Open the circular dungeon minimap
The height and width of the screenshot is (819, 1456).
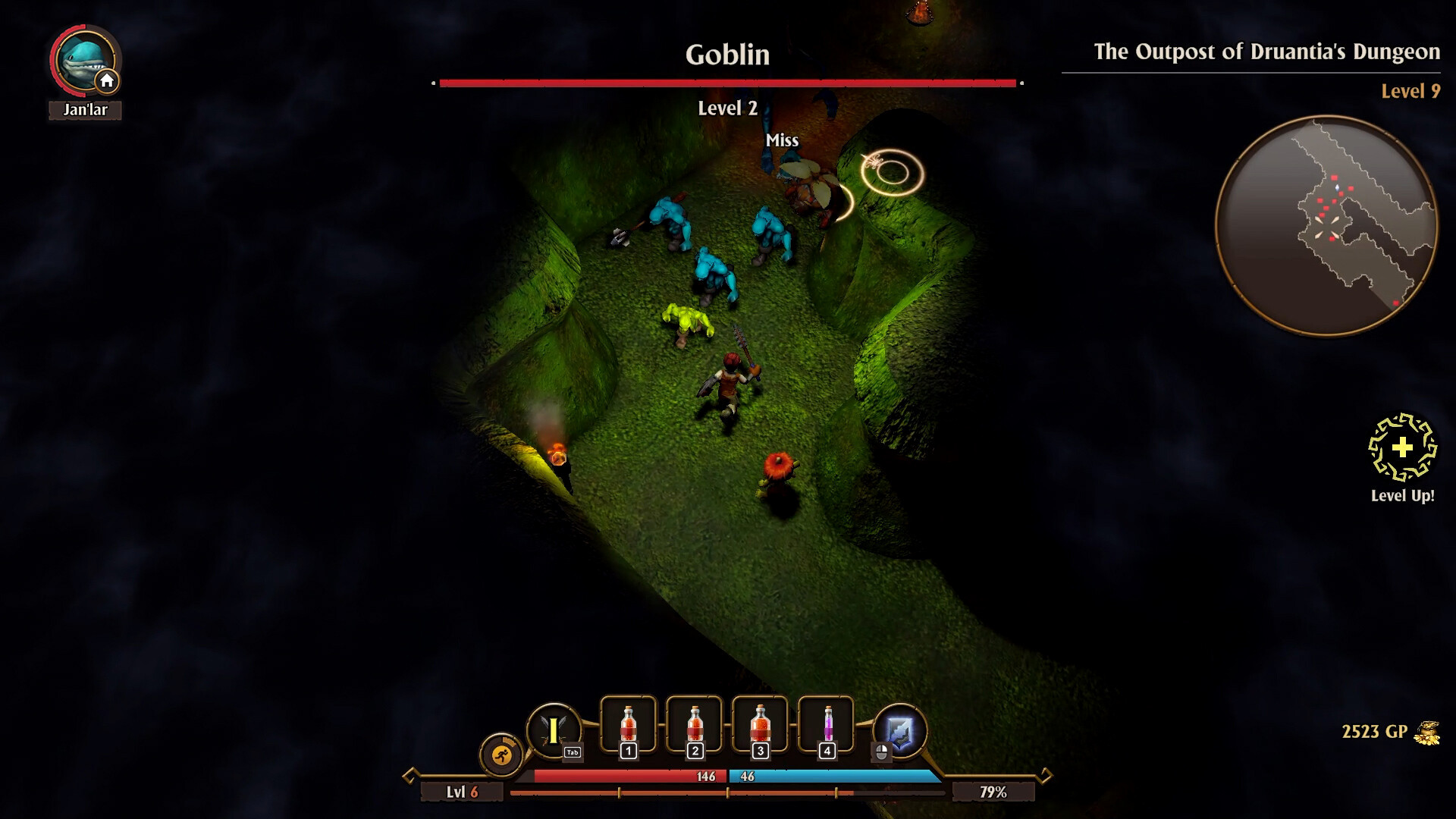click(1326, 225)
